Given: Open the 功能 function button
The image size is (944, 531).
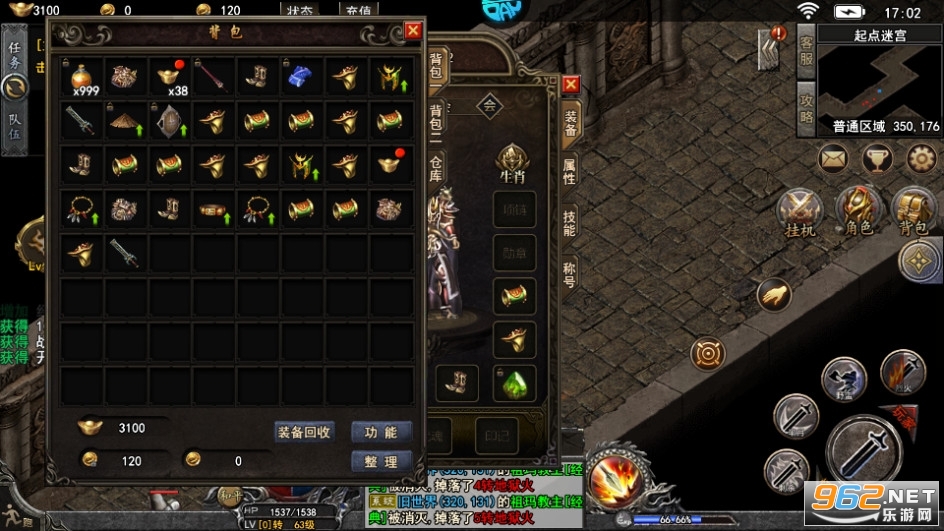Looking at the screenshot, I should [x=381, y=432].
